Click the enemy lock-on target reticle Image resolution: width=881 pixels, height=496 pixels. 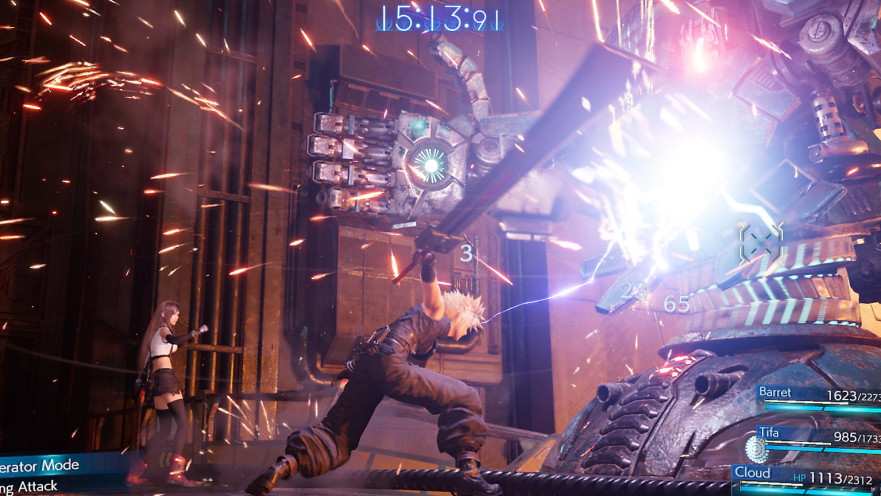[760, 241]
